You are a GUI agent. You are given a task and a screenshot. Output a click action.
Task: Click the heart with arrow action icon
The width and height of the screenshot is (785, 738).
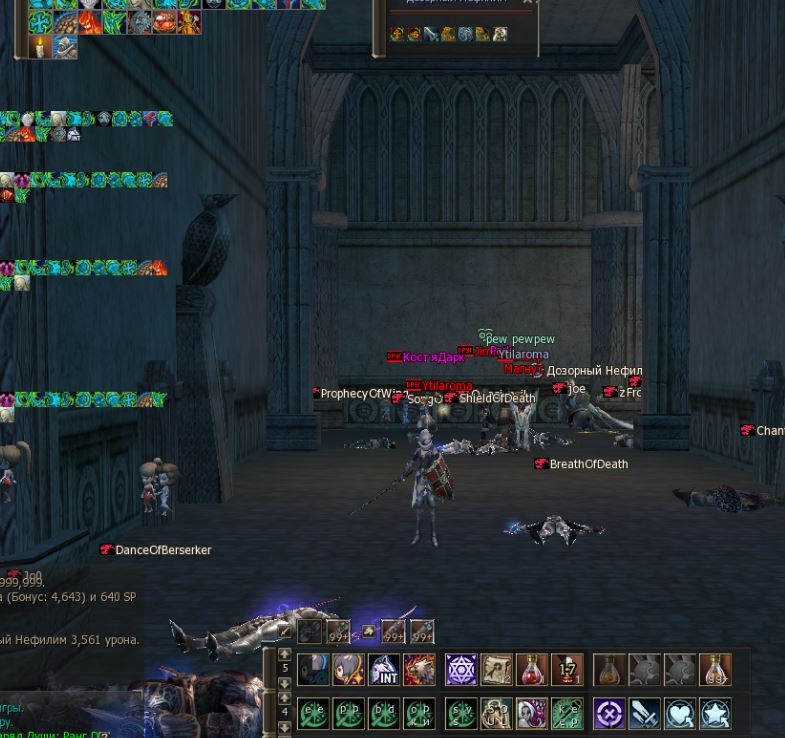(679, 714)
